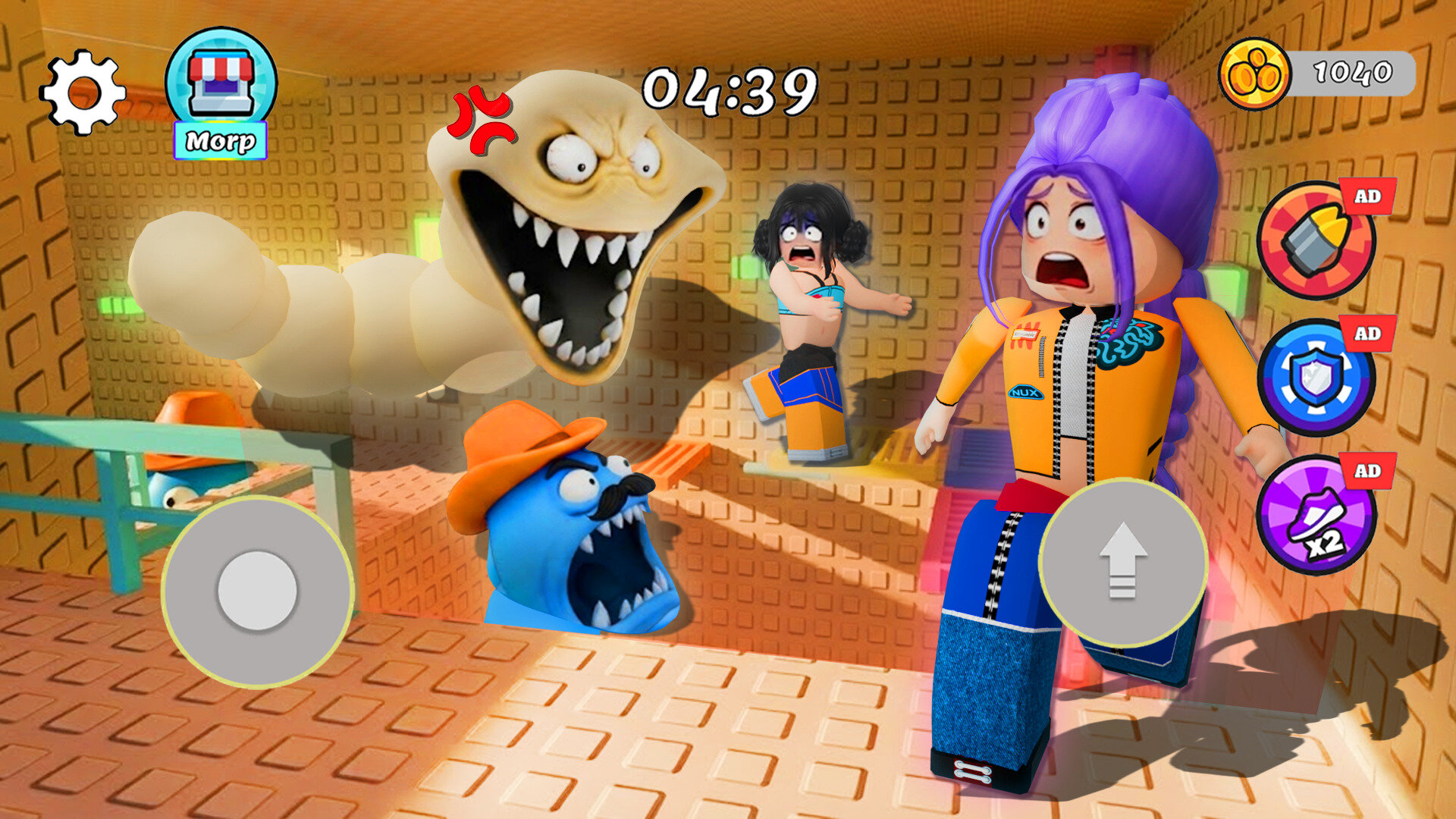The height and width of the screenshot is (819, 1456).
Task: Tap the jump arrow button
Action: point(1122,562)
